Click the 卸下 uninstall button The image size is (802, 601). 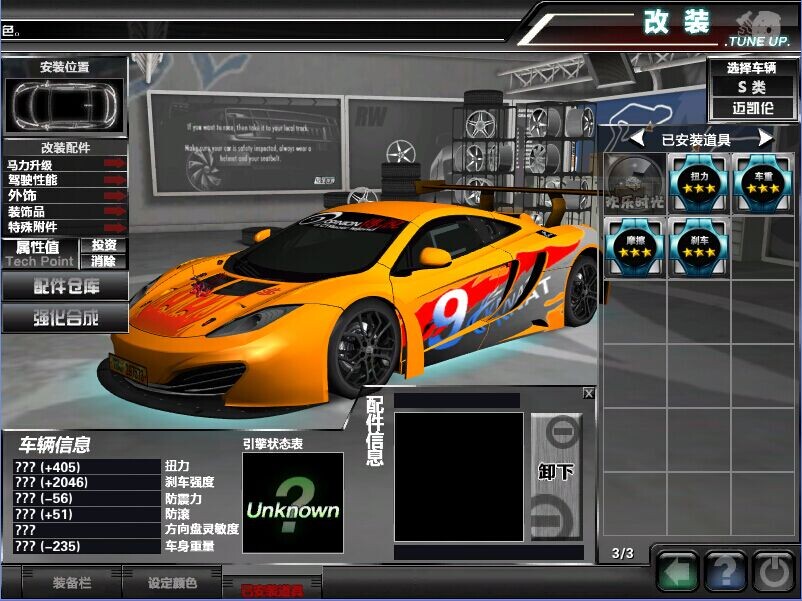pos(556,472)
